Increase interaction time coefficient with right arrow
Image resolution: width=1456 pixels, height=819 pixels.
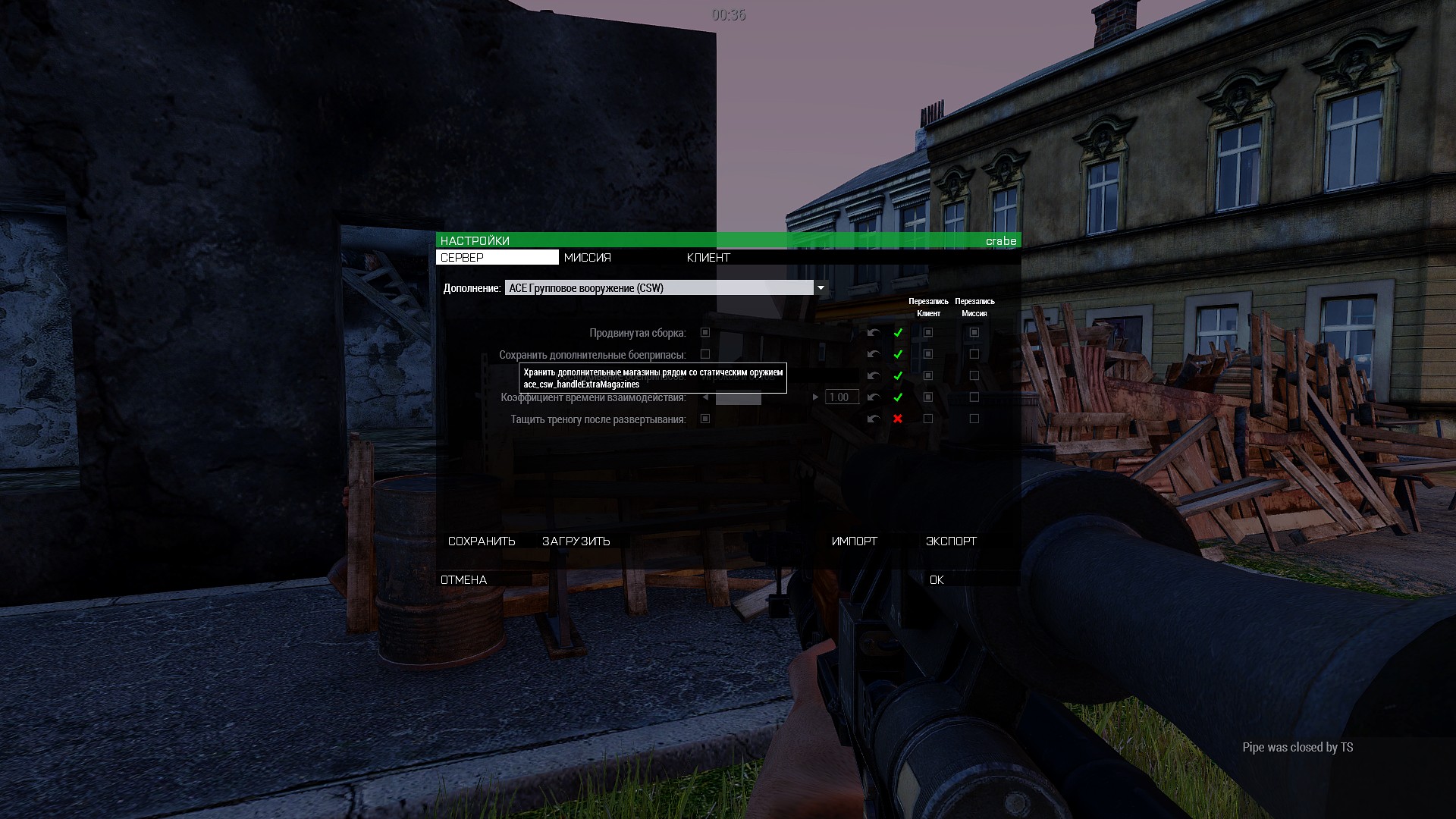815,397
